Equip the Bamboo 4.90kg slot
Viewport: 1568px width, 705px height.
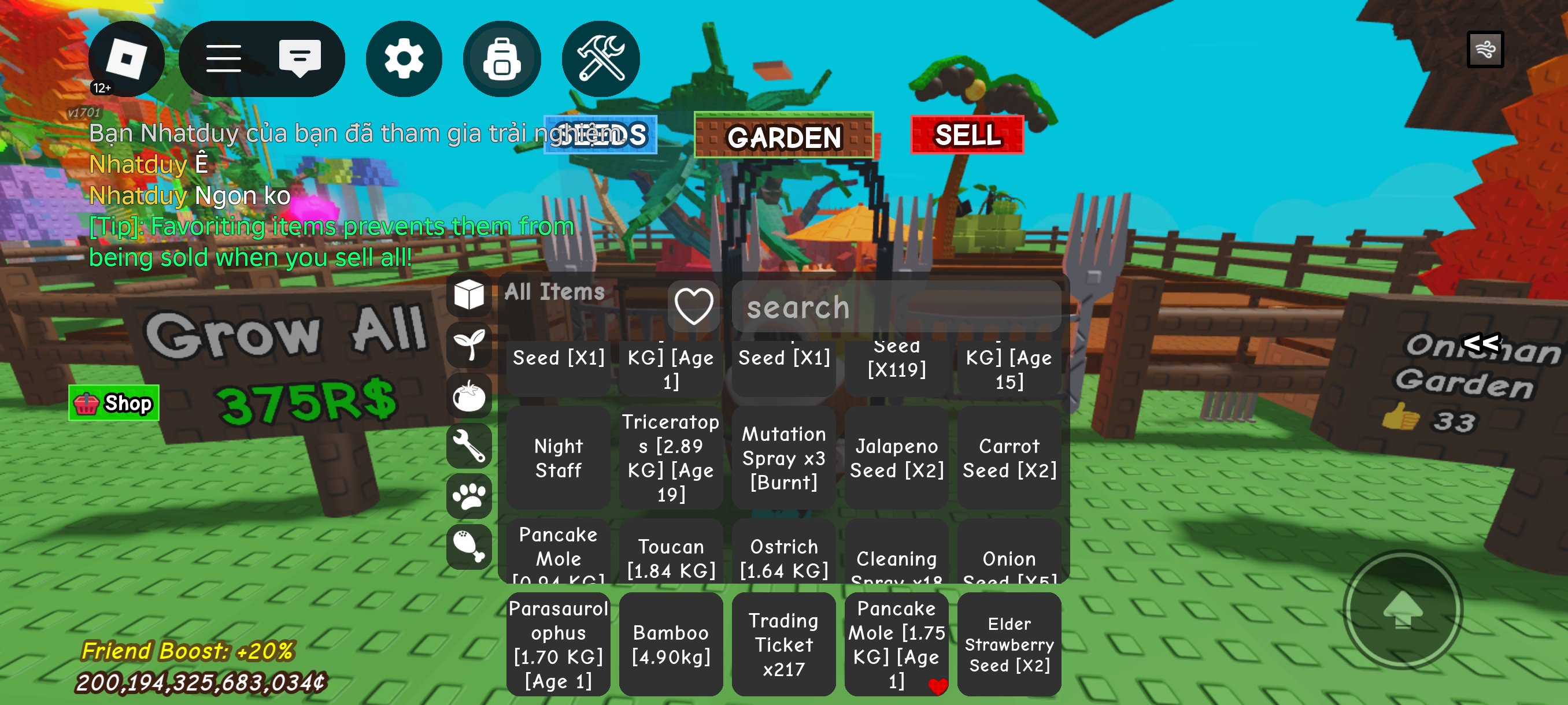coord(671,644)
